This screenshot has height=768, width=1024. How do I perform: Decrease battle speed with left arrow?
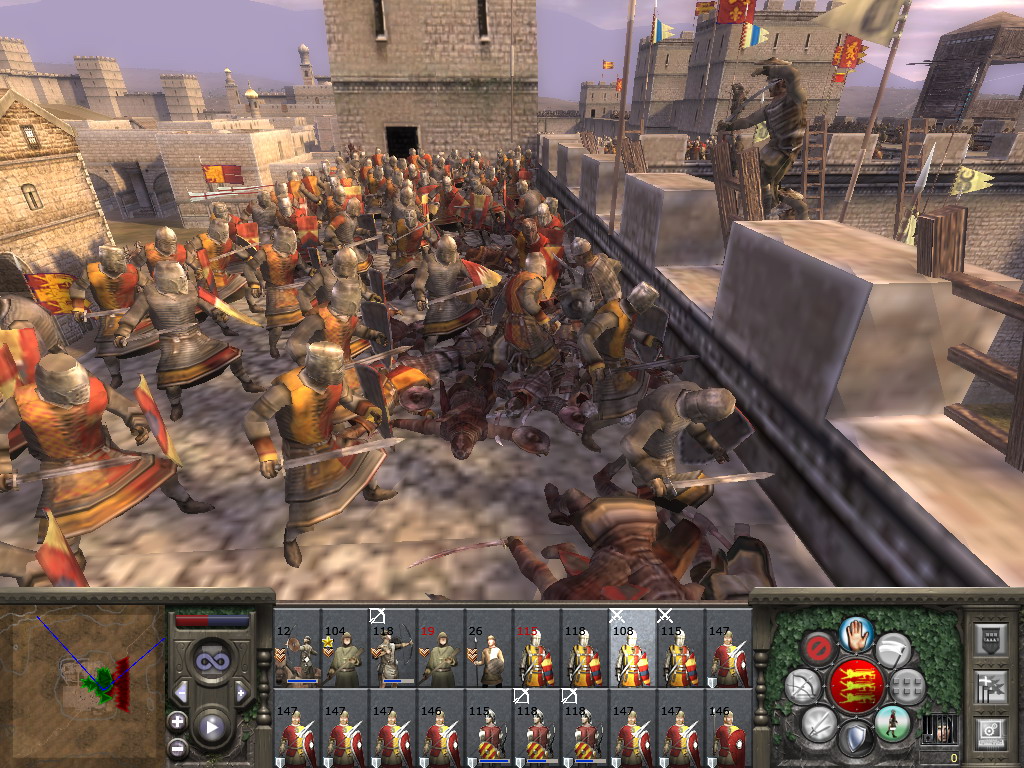pyautogui.click(x=181, y=692)
